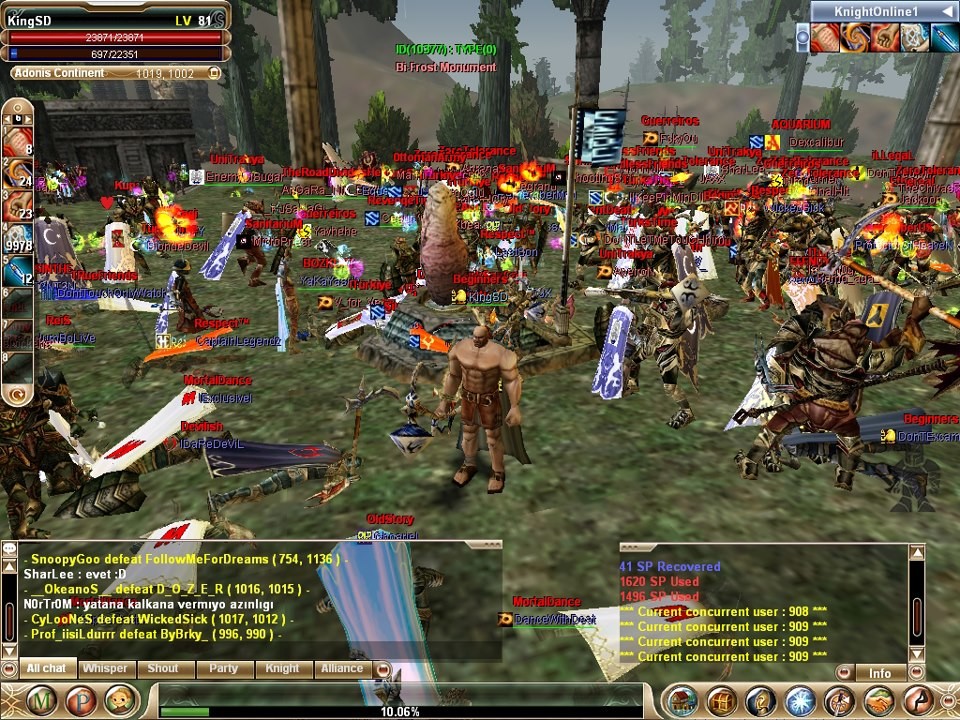Click the Info button on message panel
This screenshot has width=960, height=720.
880,673
